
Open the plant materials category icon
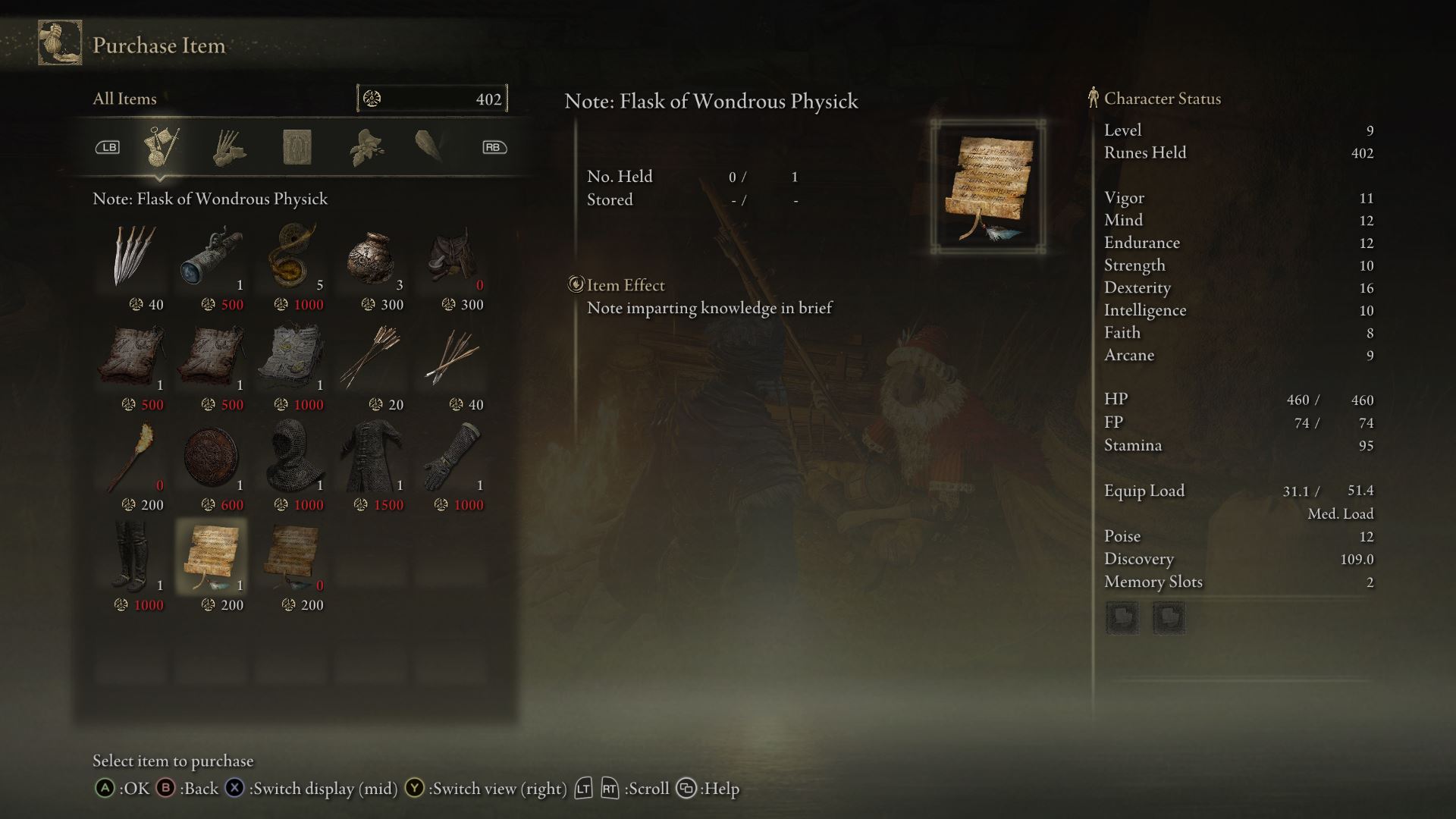point(367,148)
